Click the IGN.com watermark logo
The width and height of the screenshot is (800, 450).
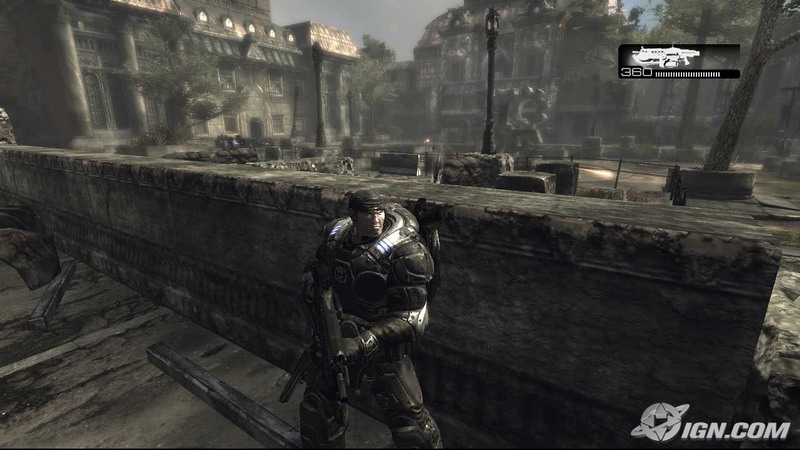click(x=710, y=423)
